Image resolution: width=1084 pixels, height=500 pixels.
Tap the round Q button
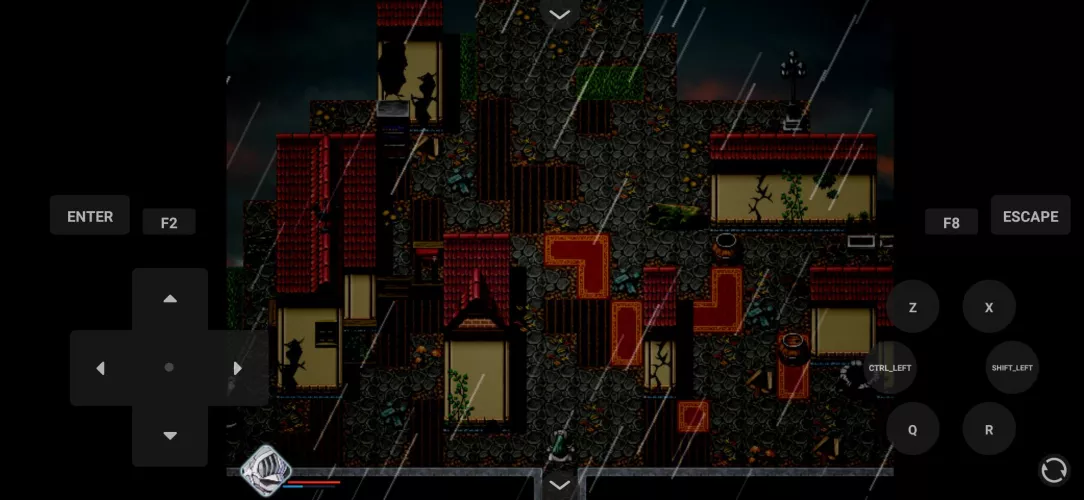click(x=912, y=429)
